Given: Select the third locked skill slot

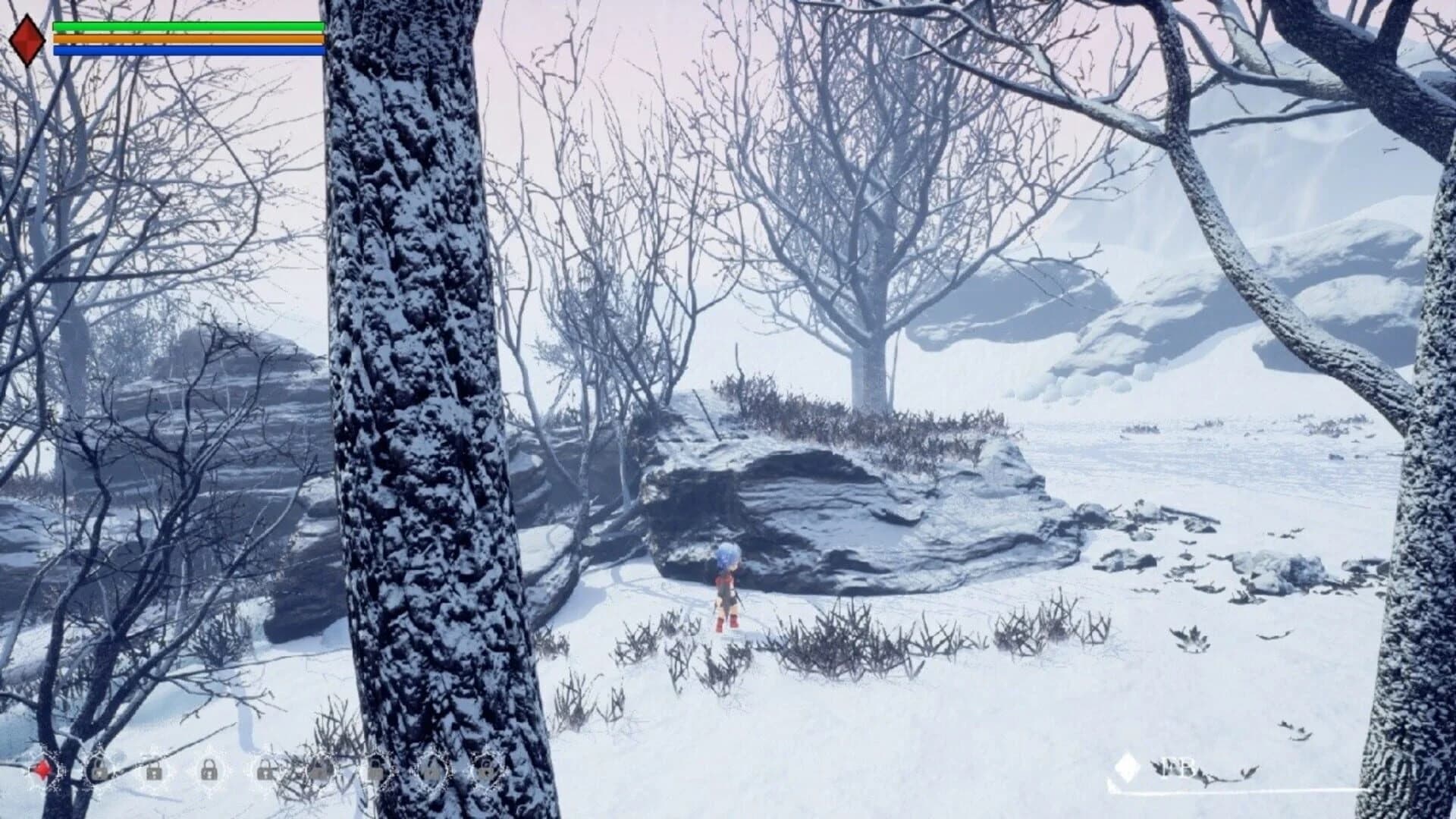Looking at the screenshot, I should click(x=209, y=771).
